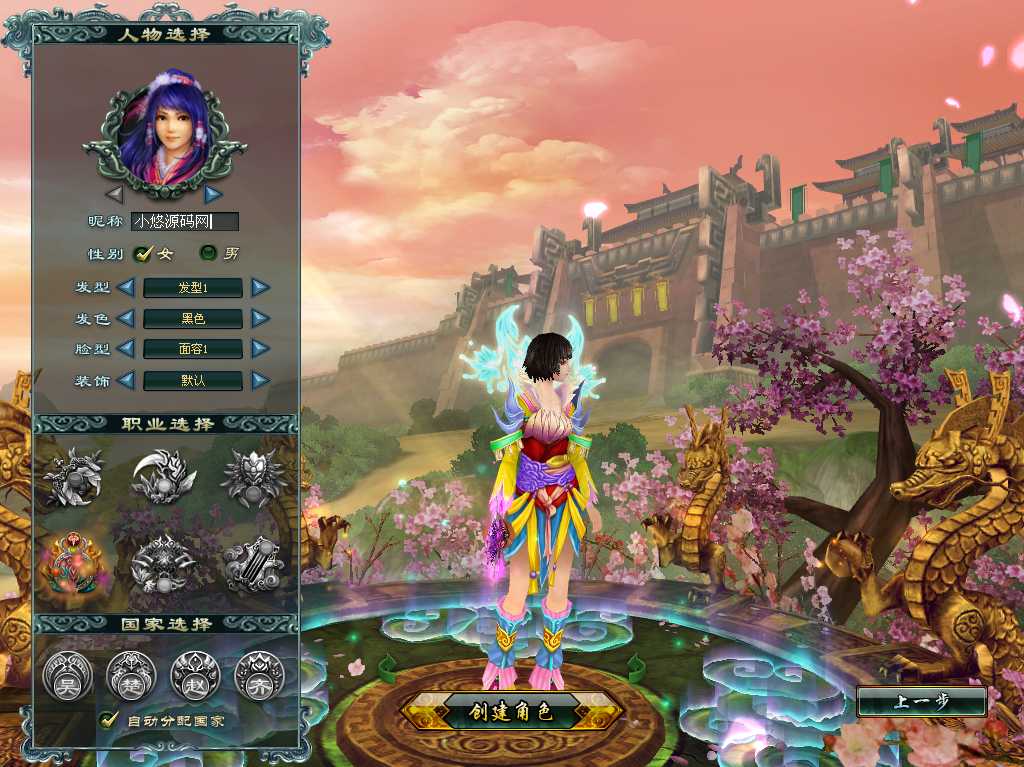Advance to next 发色 hair color
This screenshot has width=1024, height=767.
(260, 319)
